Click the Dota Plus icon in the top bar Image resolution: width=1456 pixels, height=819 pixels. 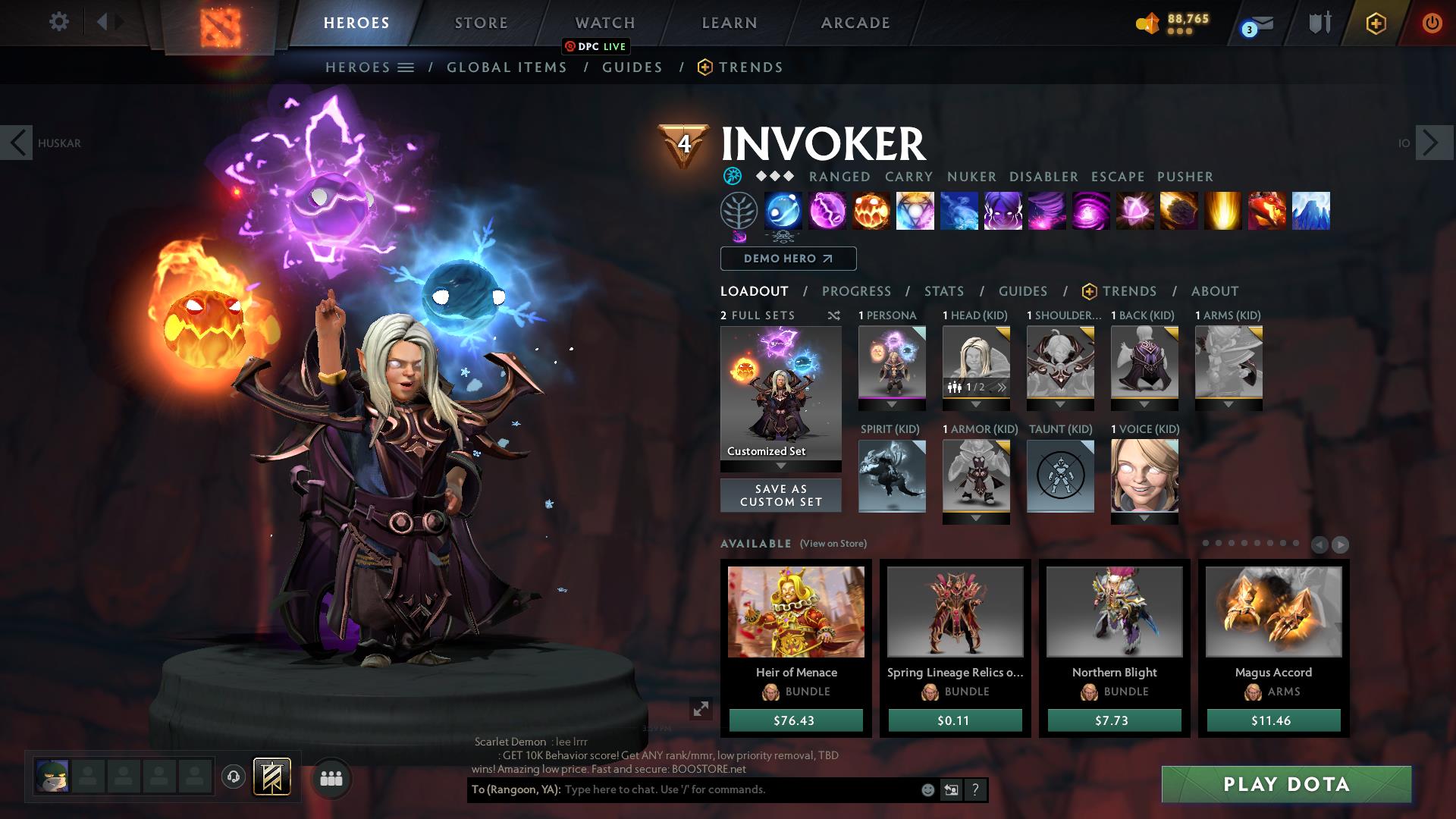click(1376, 23)
